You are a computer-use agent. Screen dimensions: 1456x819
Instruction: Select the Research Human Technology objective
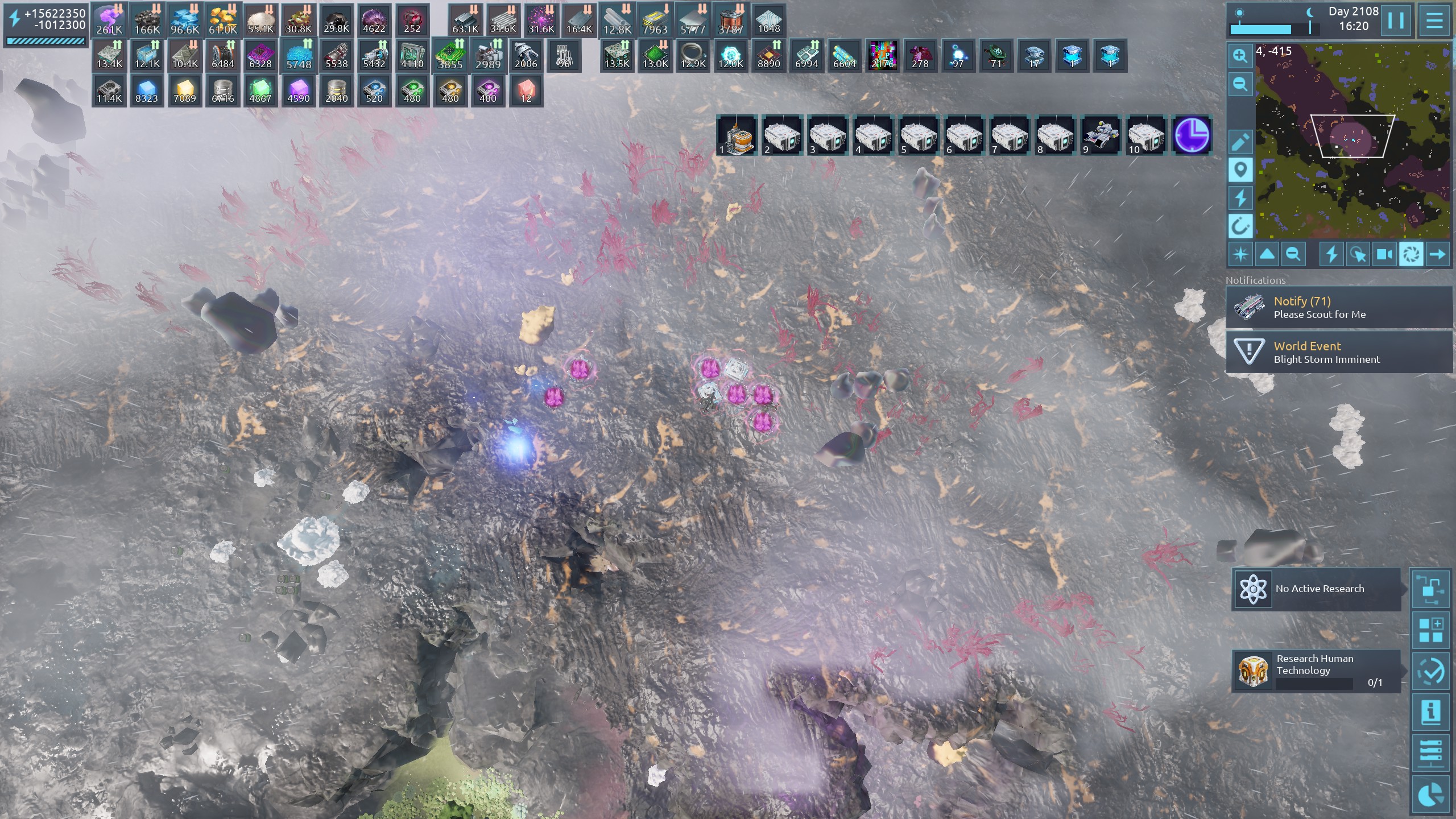tap(1316, 671)
